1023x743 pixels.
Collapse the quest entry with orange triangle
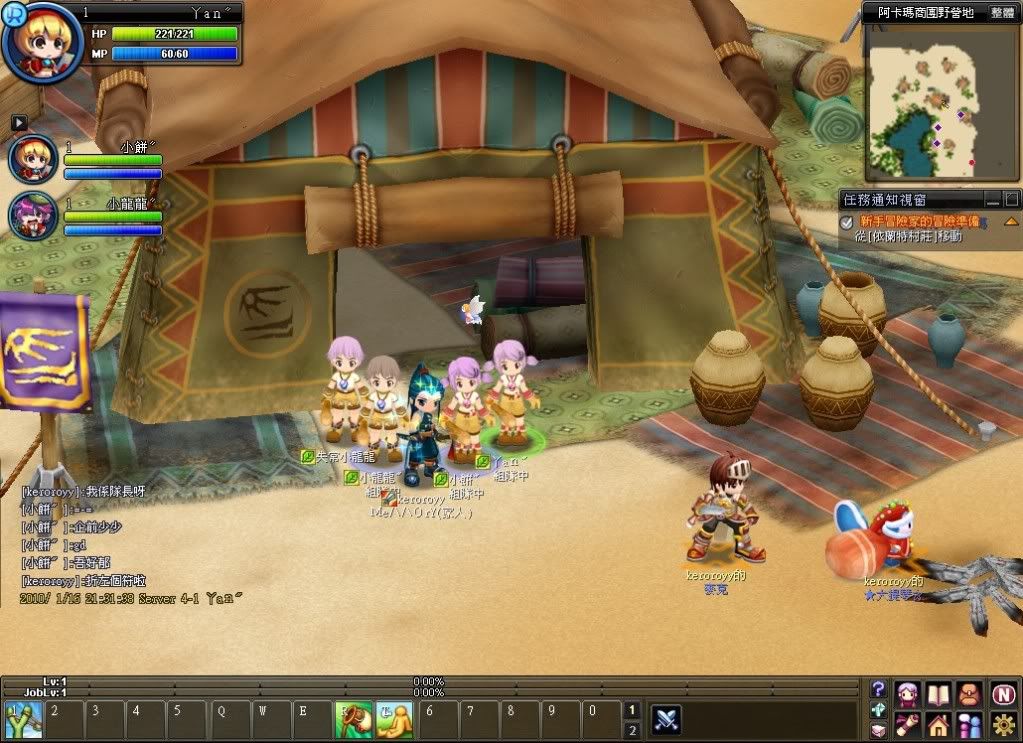(x=1011, y=221)
